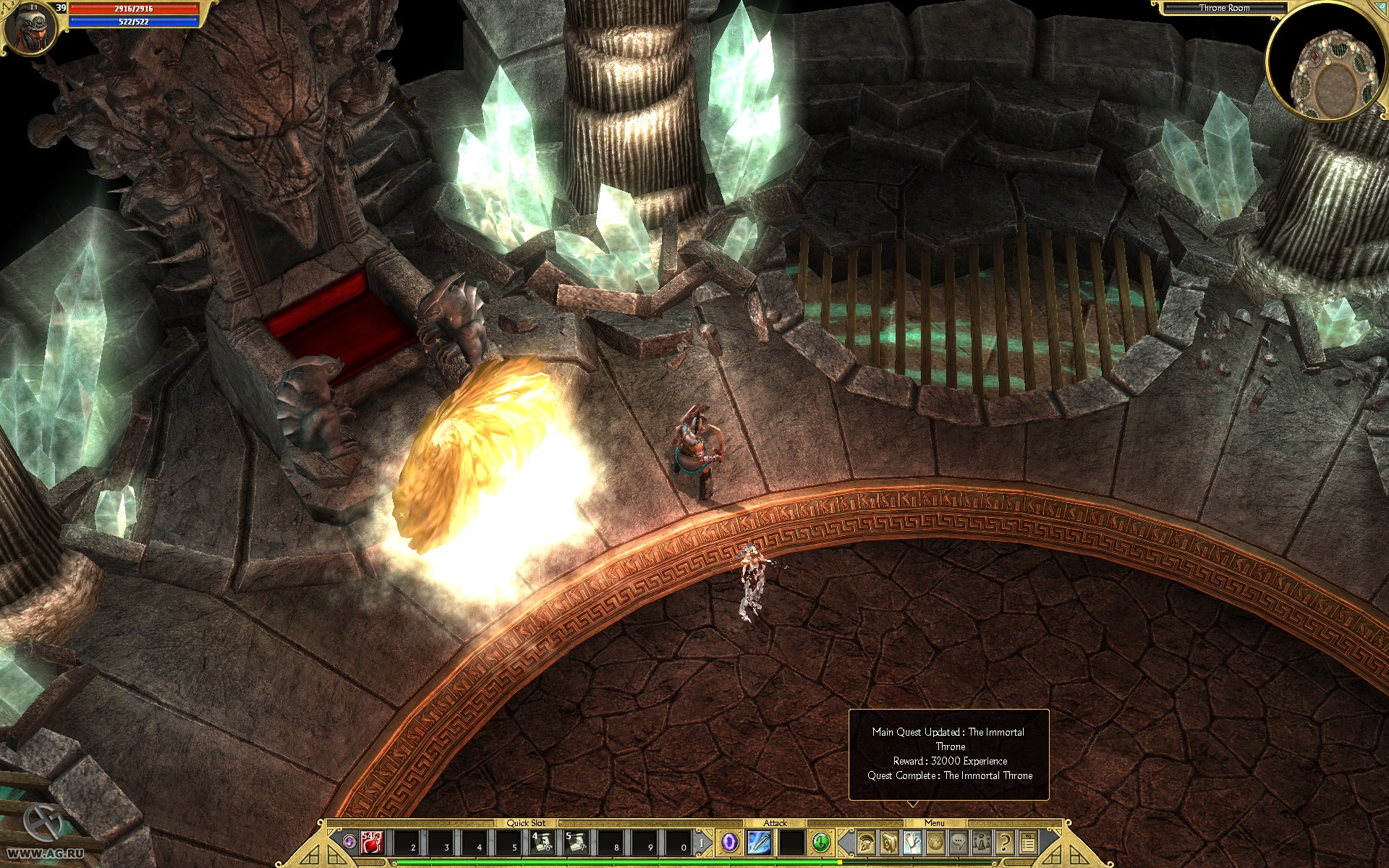This screenshot has width=1389, height=868.
Task: Click the Quick Slot label on the HUD
Action: coord(526,824)
